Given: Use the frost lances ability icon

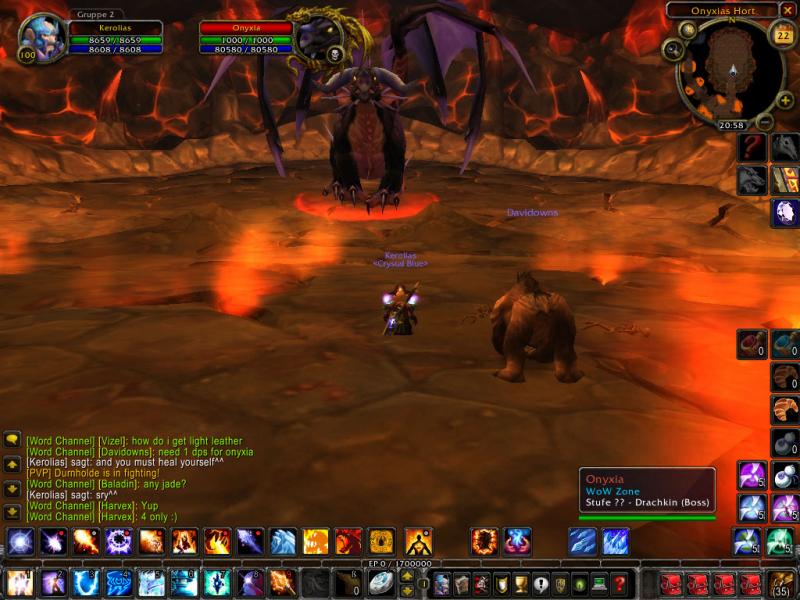Looking at the screenshot, I should [x=582, y=542].
